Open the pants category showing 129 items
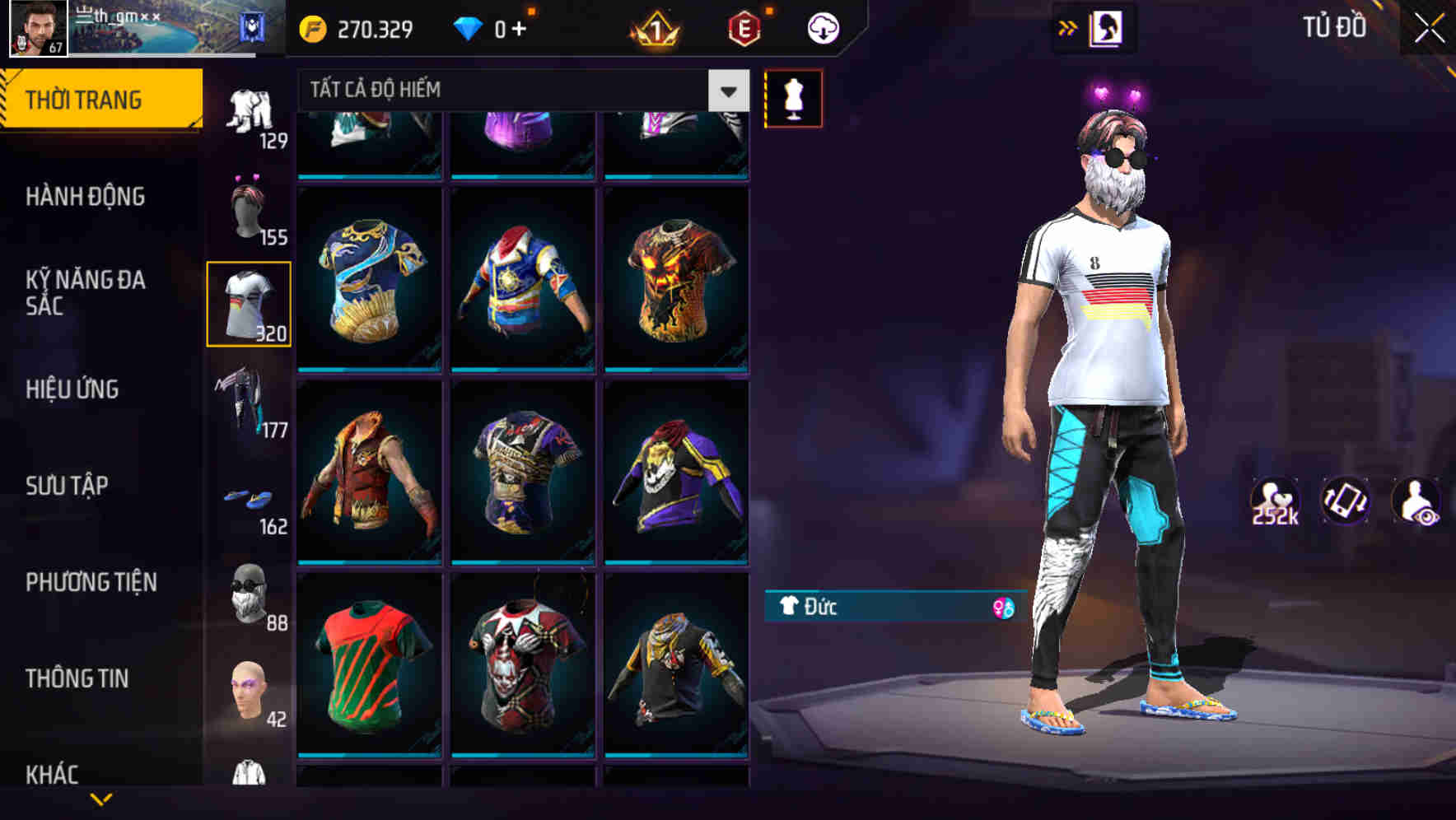 (x=249, y=111)
